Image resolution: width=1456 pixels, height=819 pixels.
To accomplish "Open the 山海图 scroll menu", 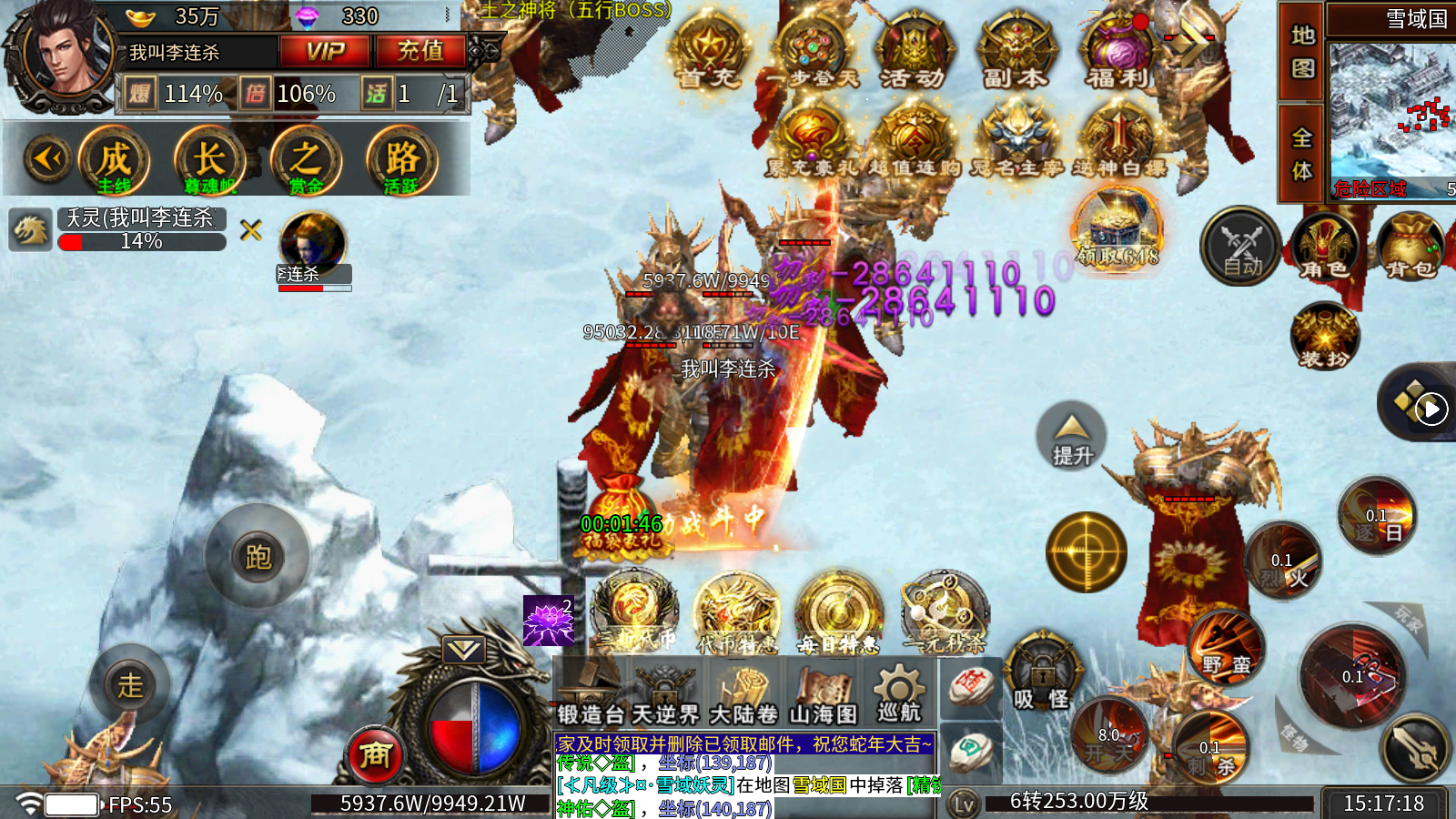I will [x=823, y=693].
